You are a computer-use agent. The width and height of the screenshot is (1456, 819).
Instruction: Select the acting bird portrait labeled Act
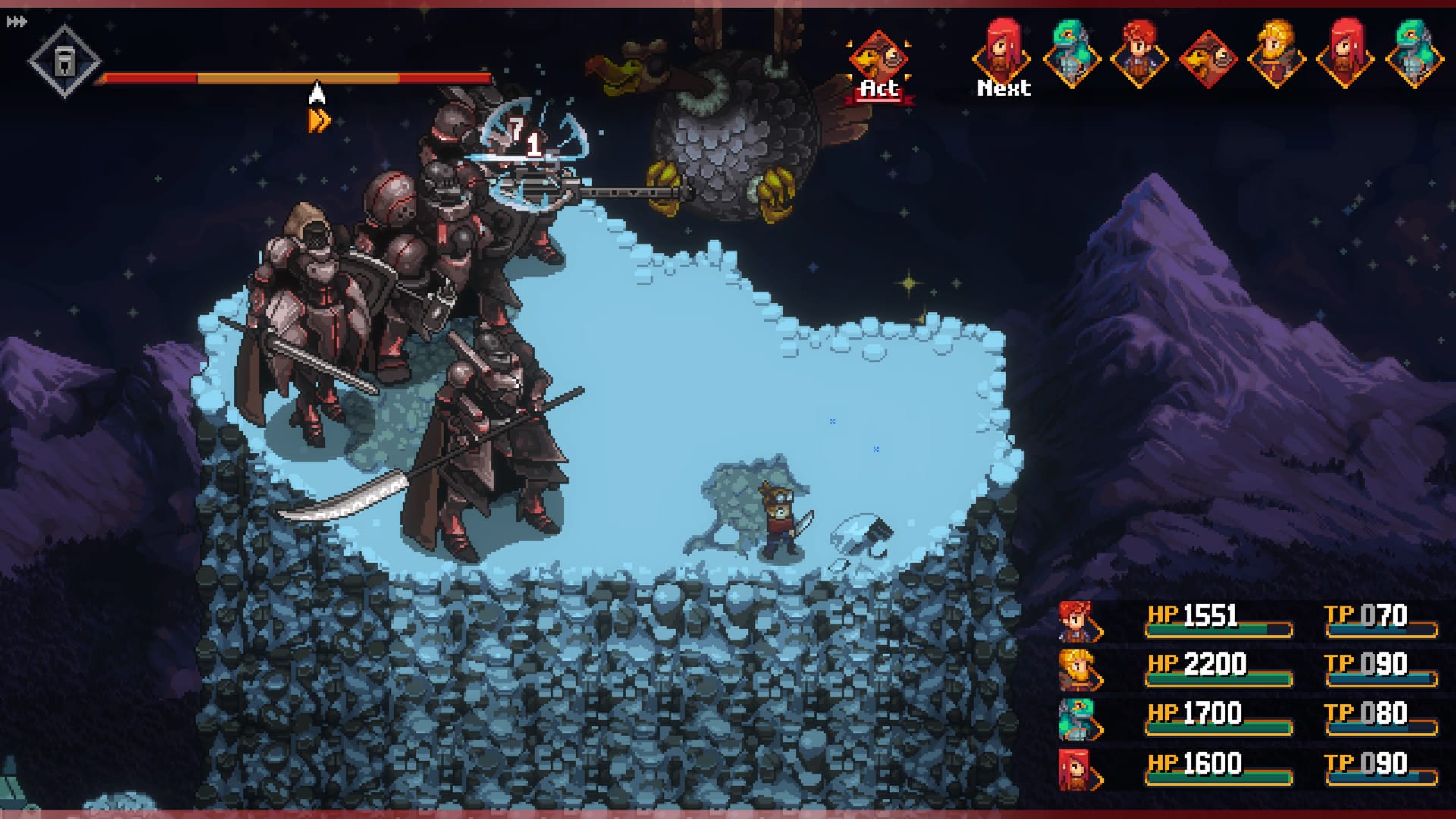(879, 59)
